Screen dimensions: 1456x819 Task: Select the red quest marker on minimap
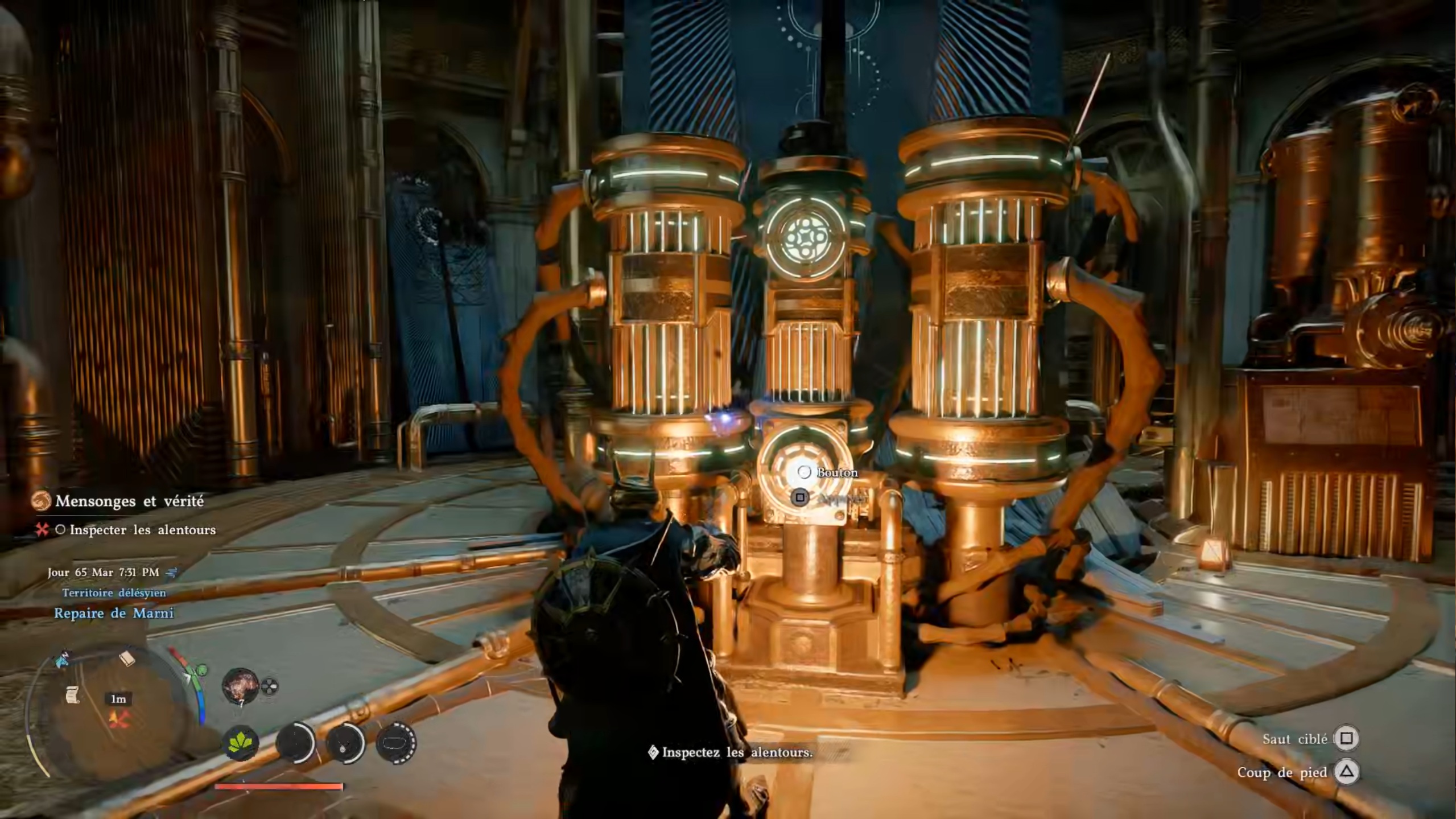[x=119, y=719]
